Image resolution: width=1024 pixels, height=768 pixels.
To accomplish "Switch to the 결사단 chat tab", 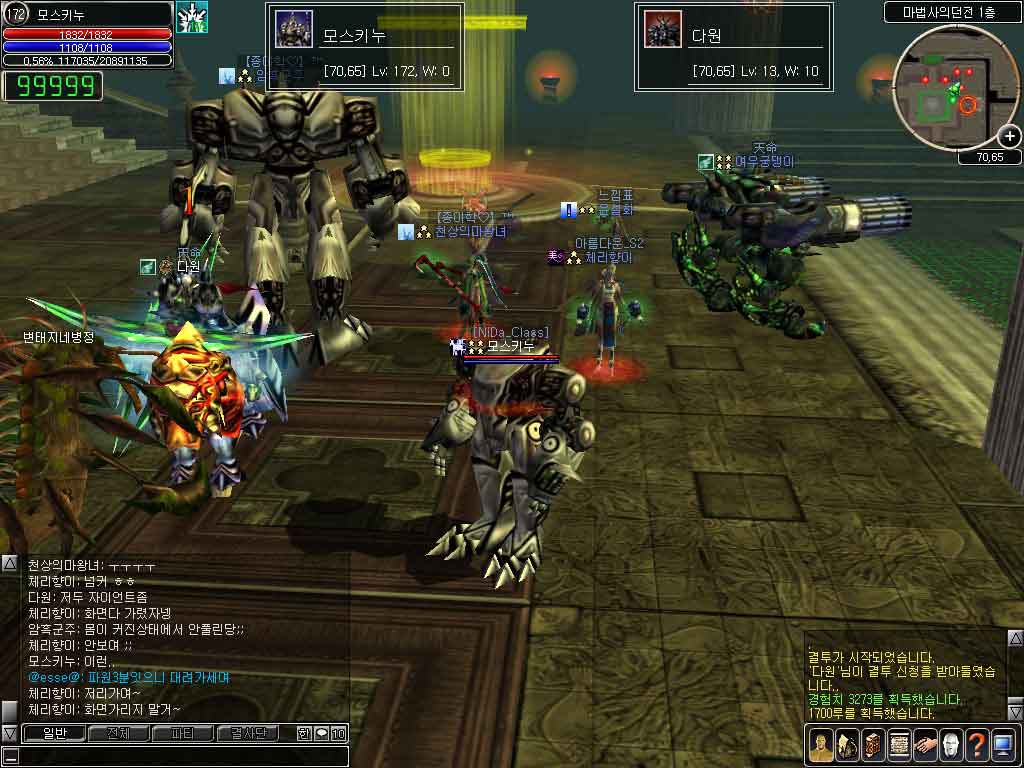I will coord(247,733).
